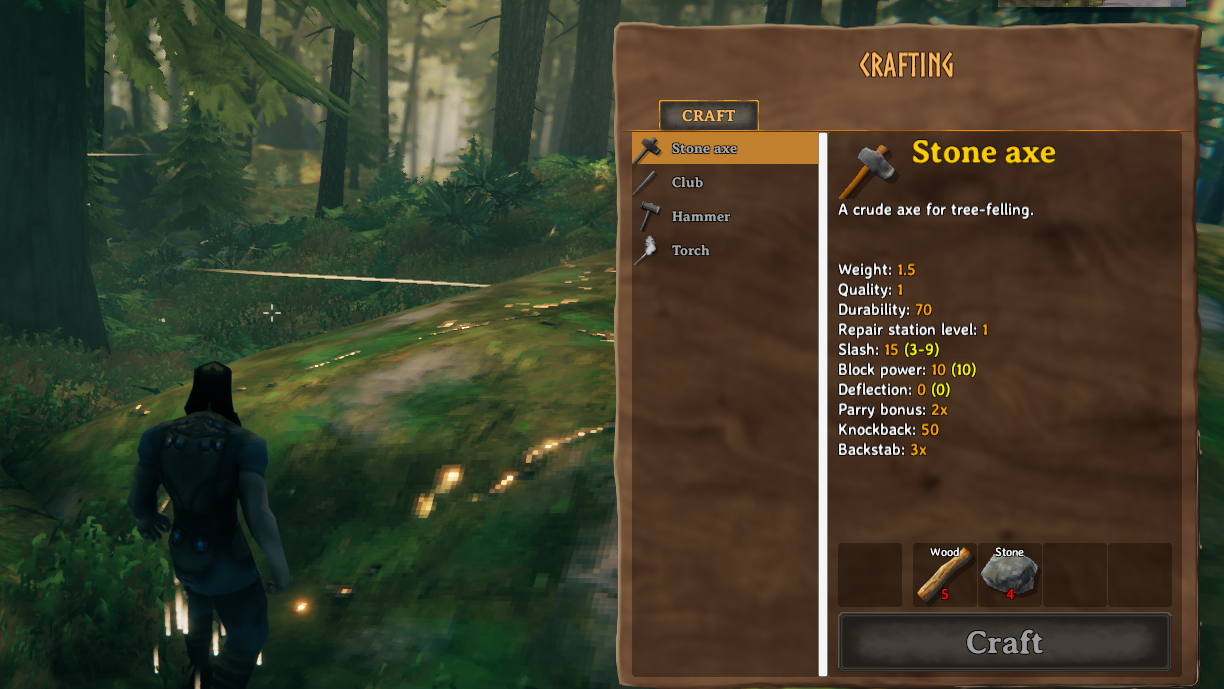Image resolution: width=1224 pixels, height=689 pixels.
Task: Click the recipe list scrollbar
Action: click(x=823, y=400)
